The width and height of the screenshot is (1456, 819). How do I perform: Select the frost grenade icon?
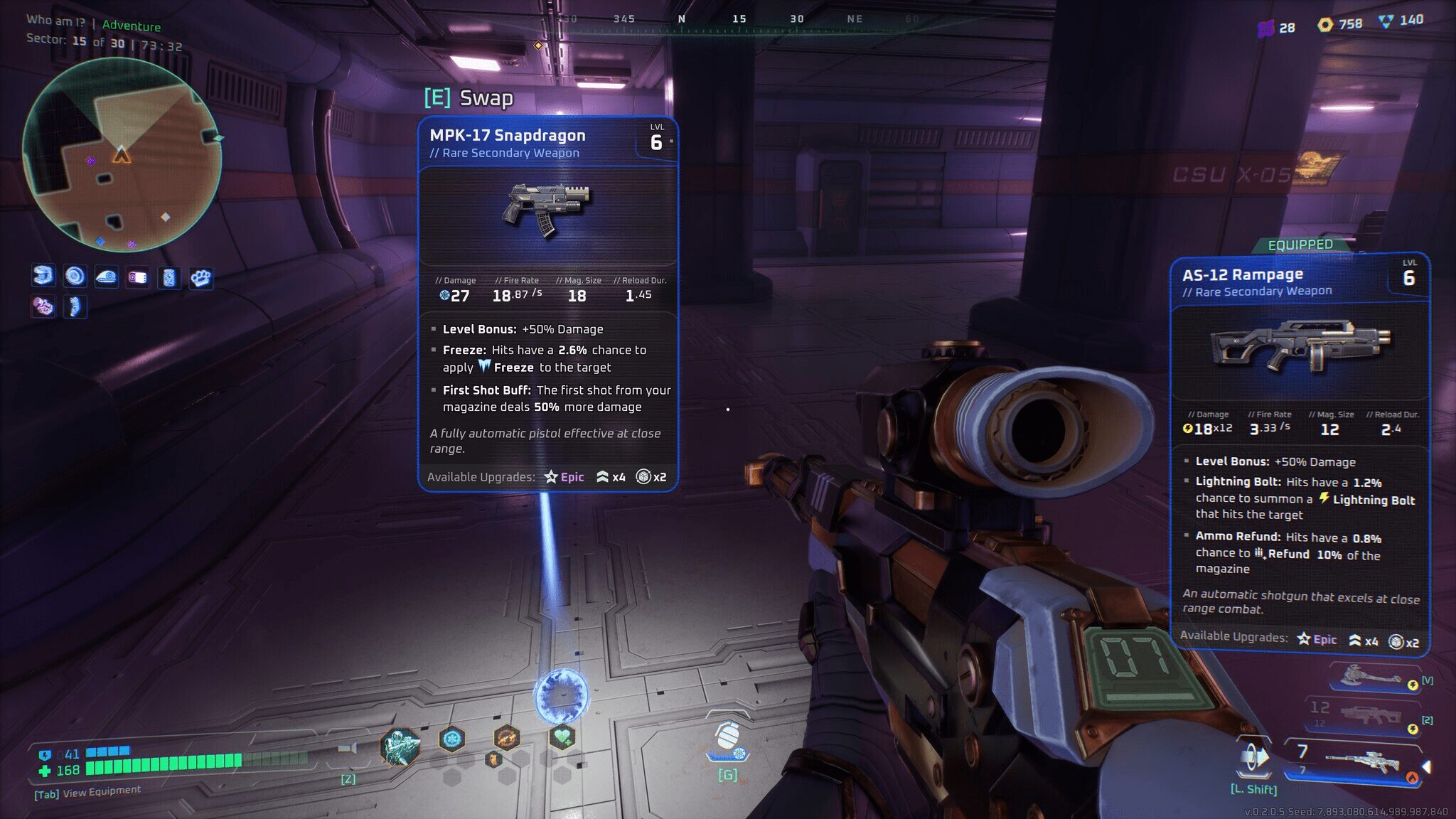tap(727, 739)
